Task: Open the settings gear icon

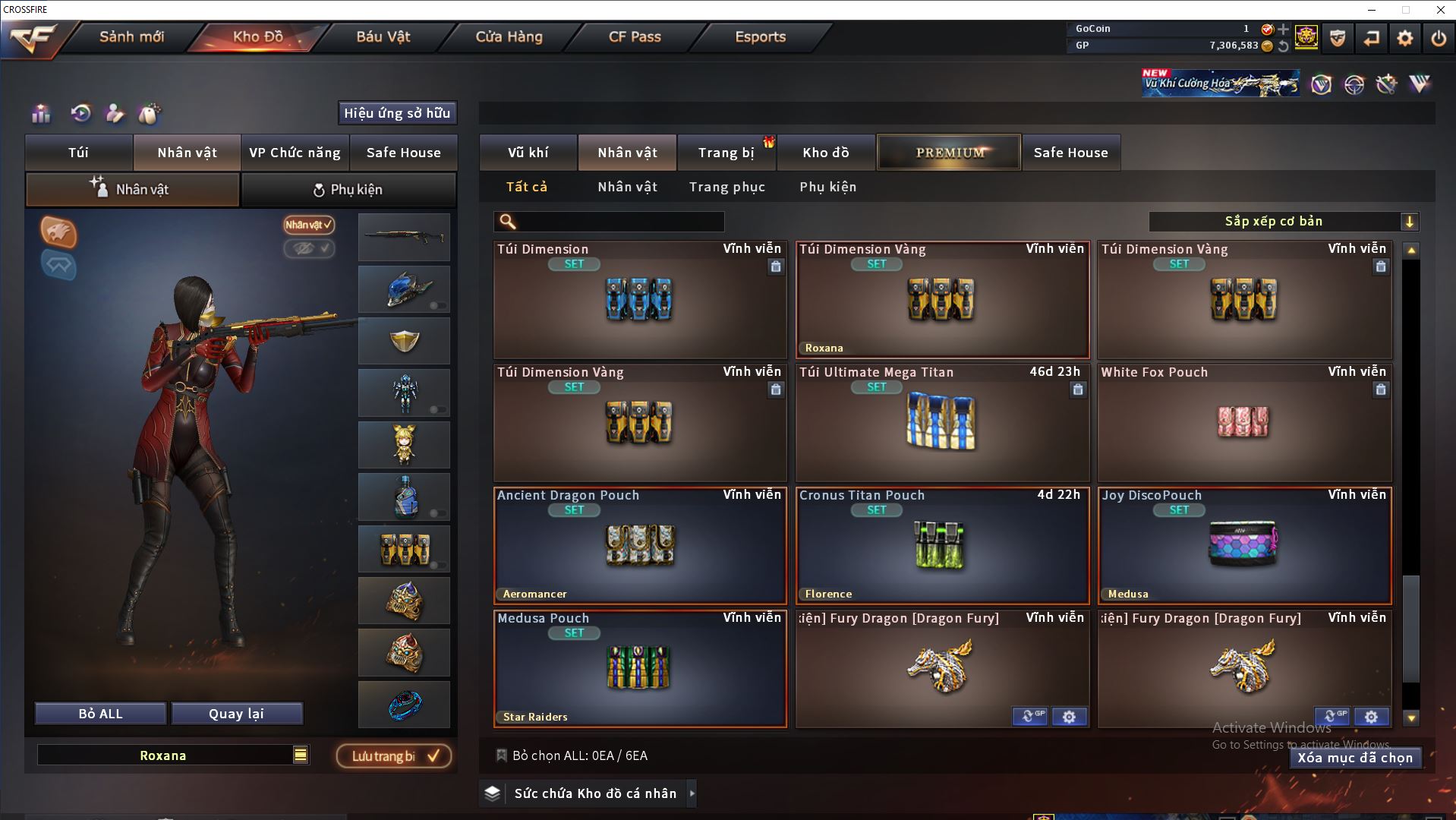Action: click(1404, 38)
